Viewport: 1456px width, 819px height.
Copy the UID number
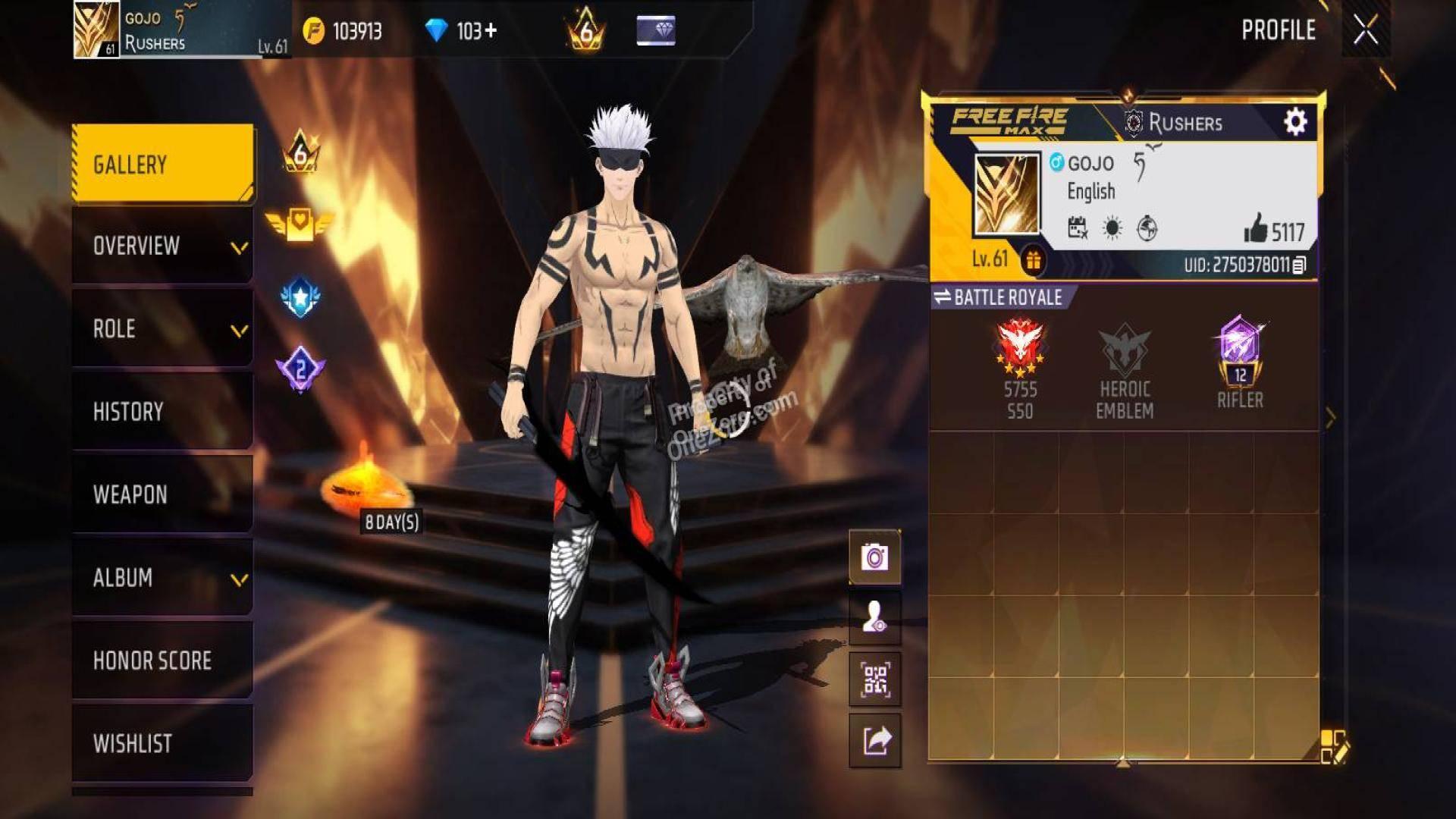click(x=1299, y=265)
